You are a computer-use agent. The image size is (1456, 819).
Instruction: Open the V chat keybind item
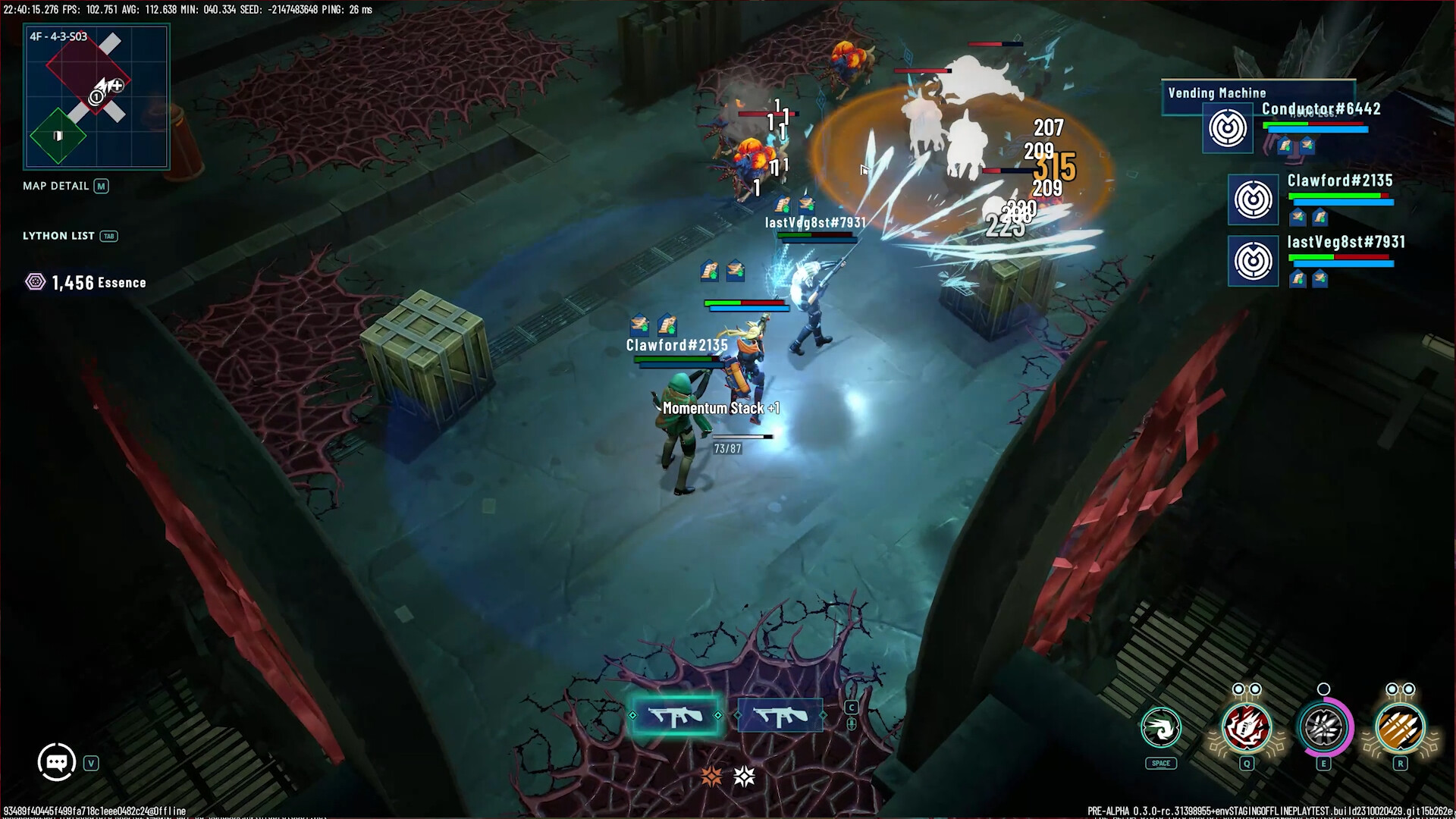(x=91, y=763)
